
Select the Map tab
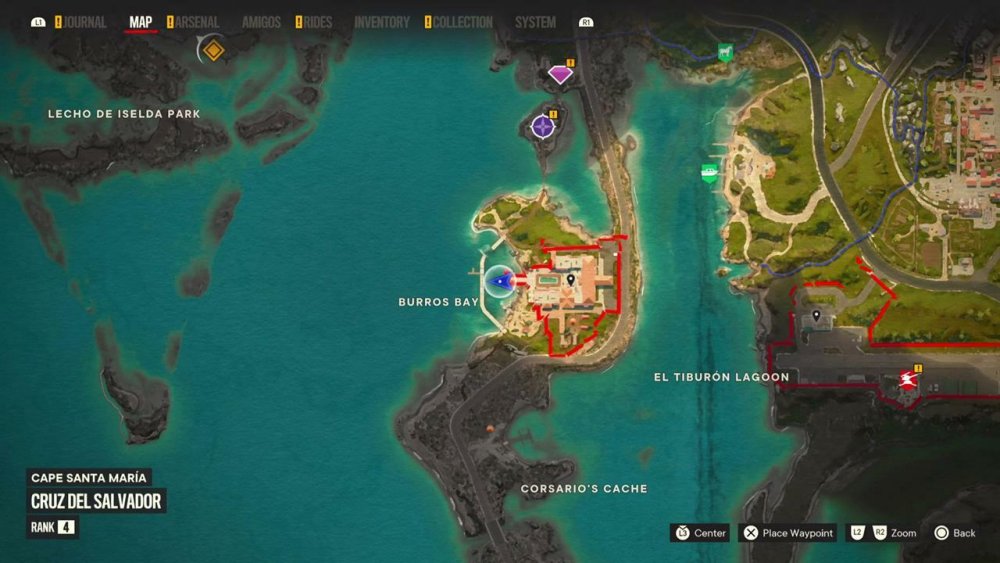(141, 22)
